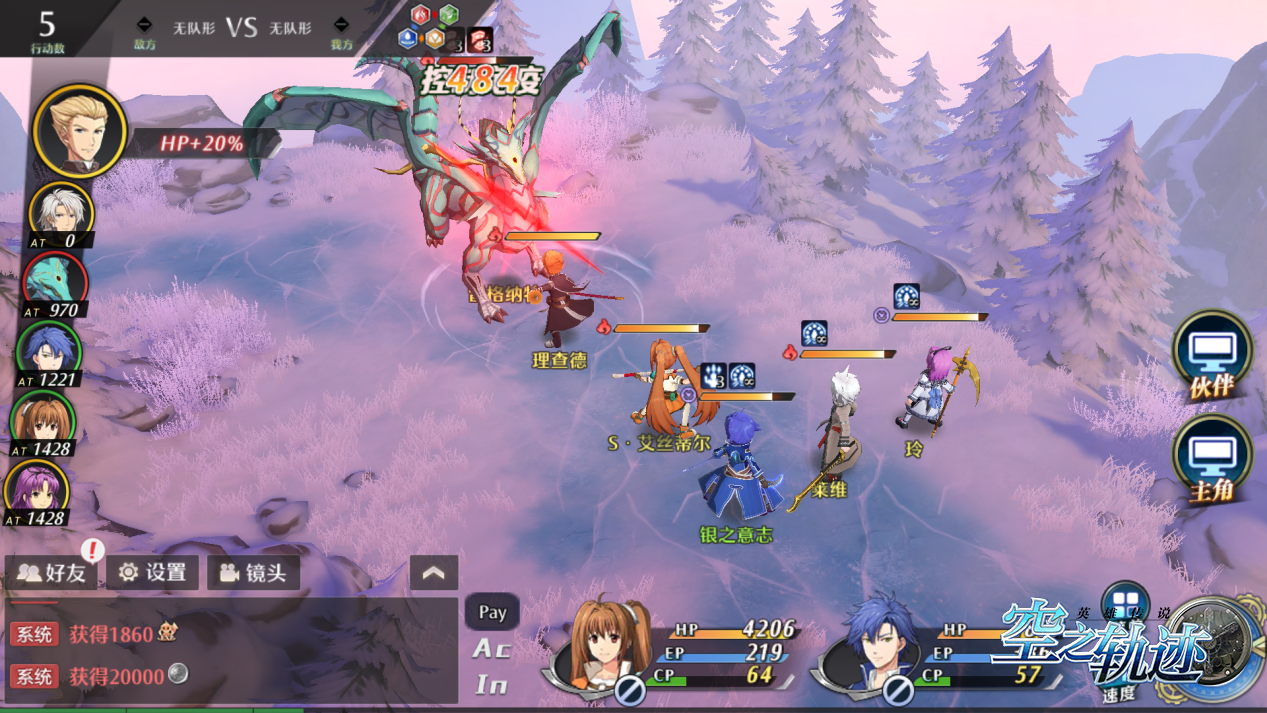The width and height of the screenshot is (1267, 713).
Task: Select the white-haired character turn portrait
Action: (60, 212)
